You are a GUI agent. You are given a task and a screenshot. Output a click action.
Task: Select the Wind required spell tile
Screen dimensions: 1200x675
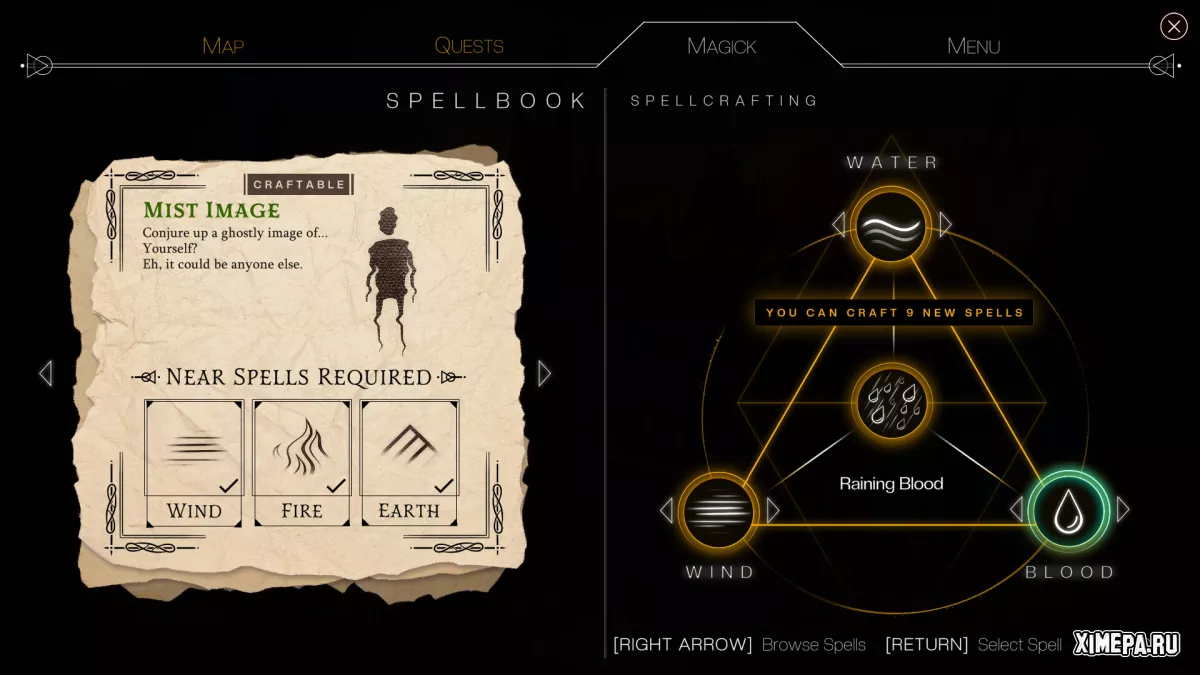click(194, 461)
